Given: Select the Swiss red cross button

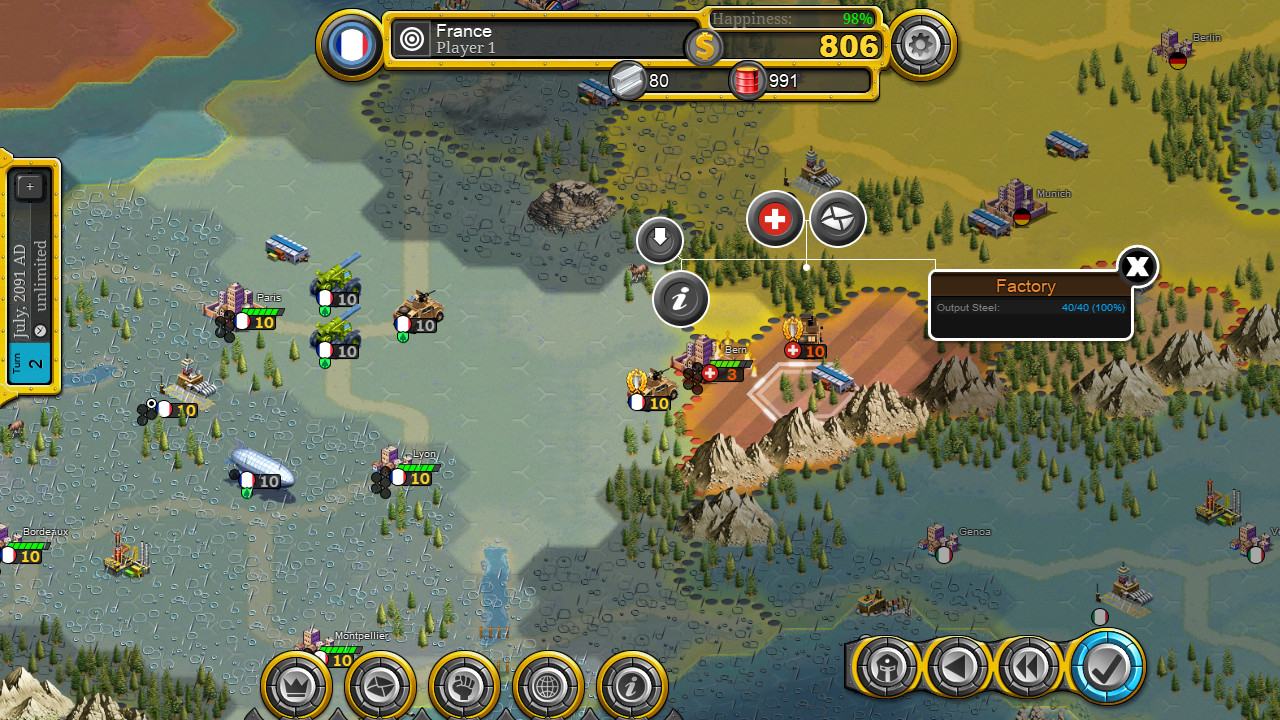Looking at the screenshot, I should [x=775, y=219].
